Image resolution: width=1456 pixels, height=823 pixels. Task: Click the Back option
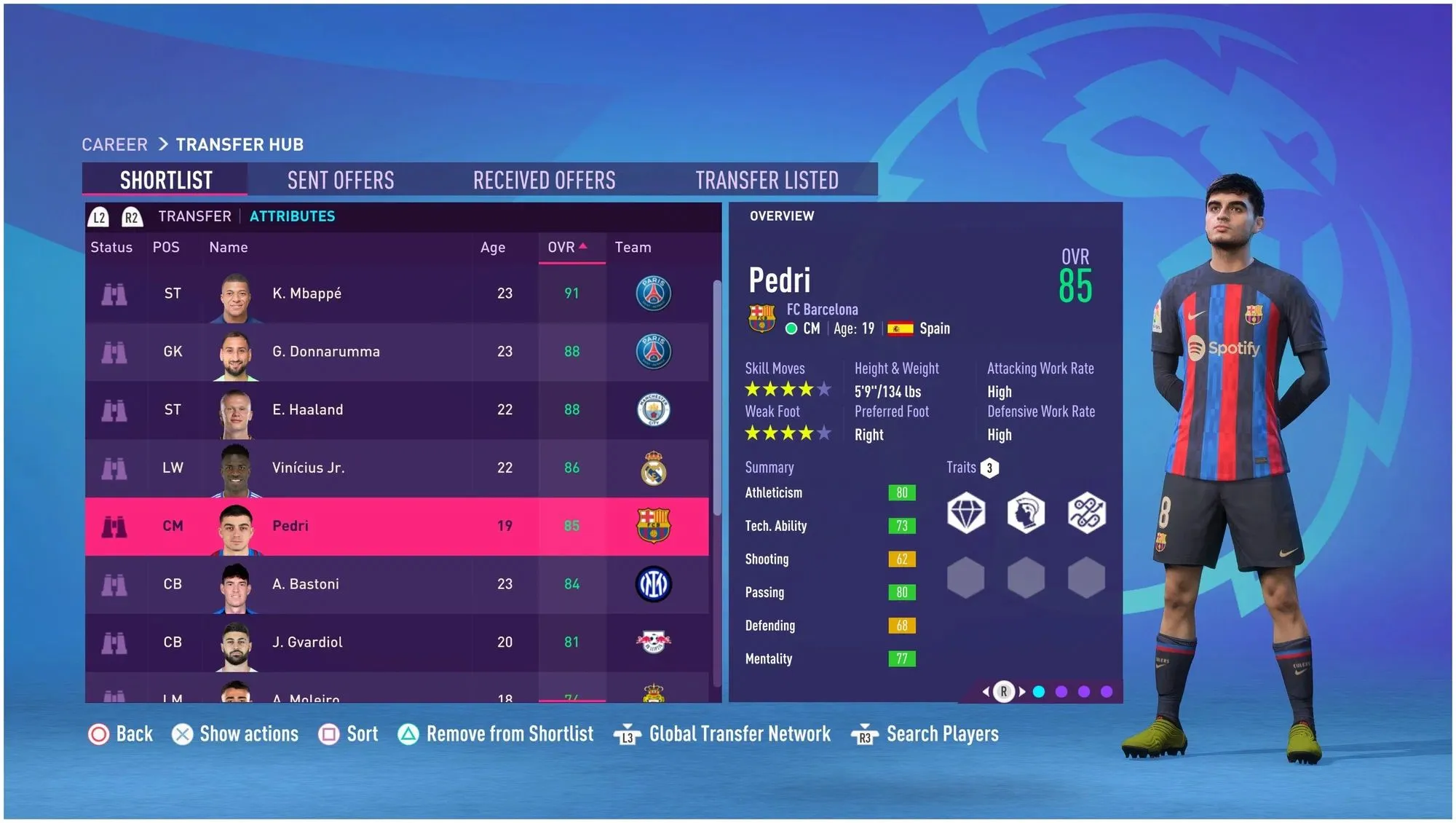coord(121,734)
